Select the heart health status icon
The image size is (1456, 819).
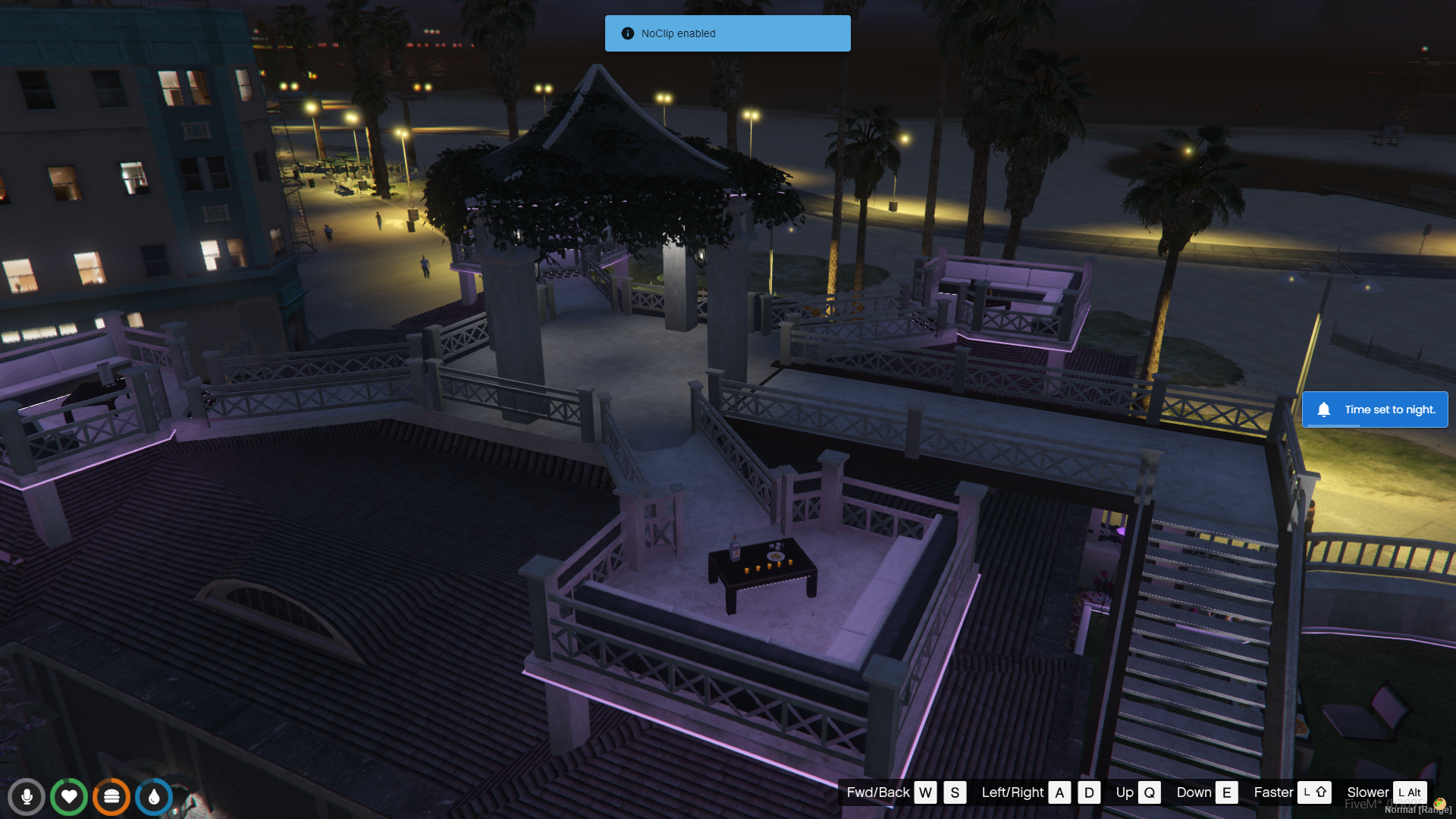pyautogui.click(x=69, y=797)
